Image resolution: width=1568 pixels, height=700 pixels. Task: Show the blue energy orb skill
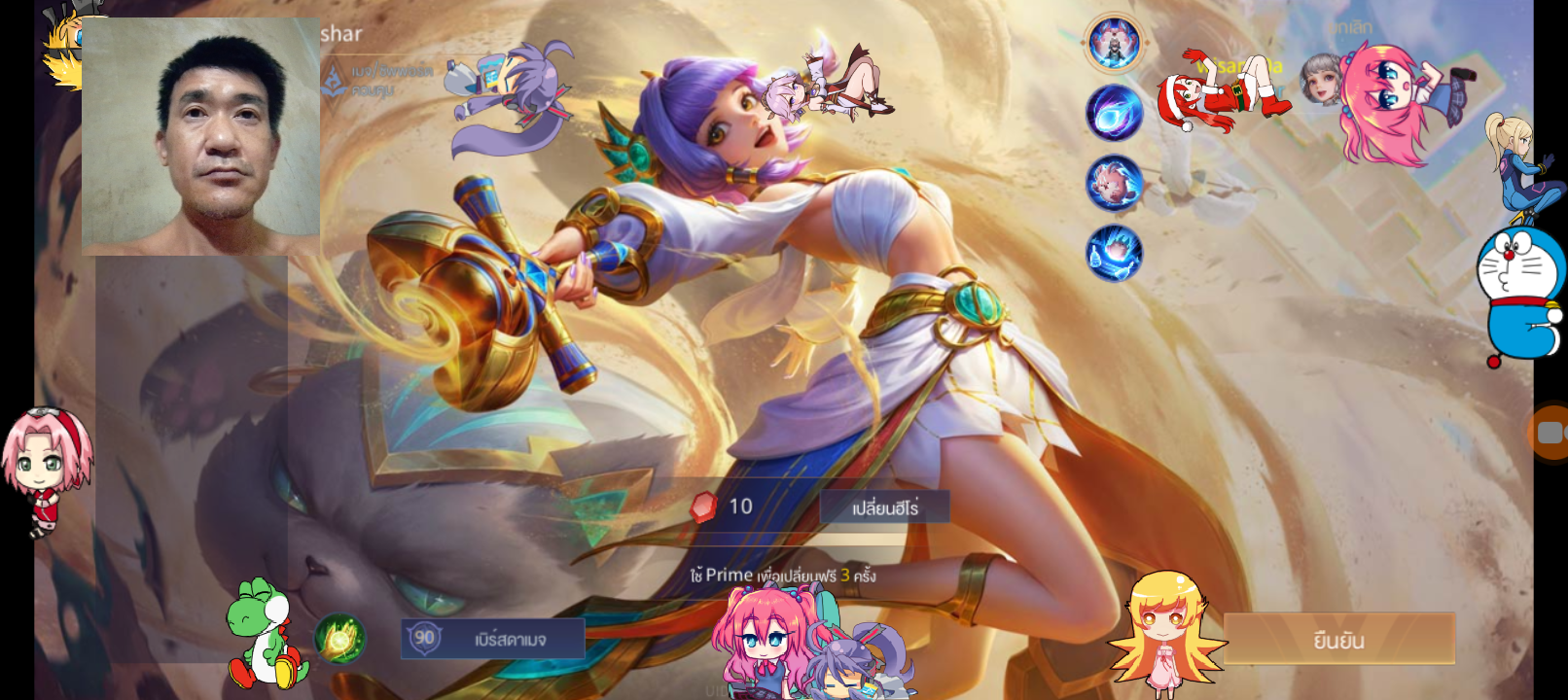(x=1114, y=112)
